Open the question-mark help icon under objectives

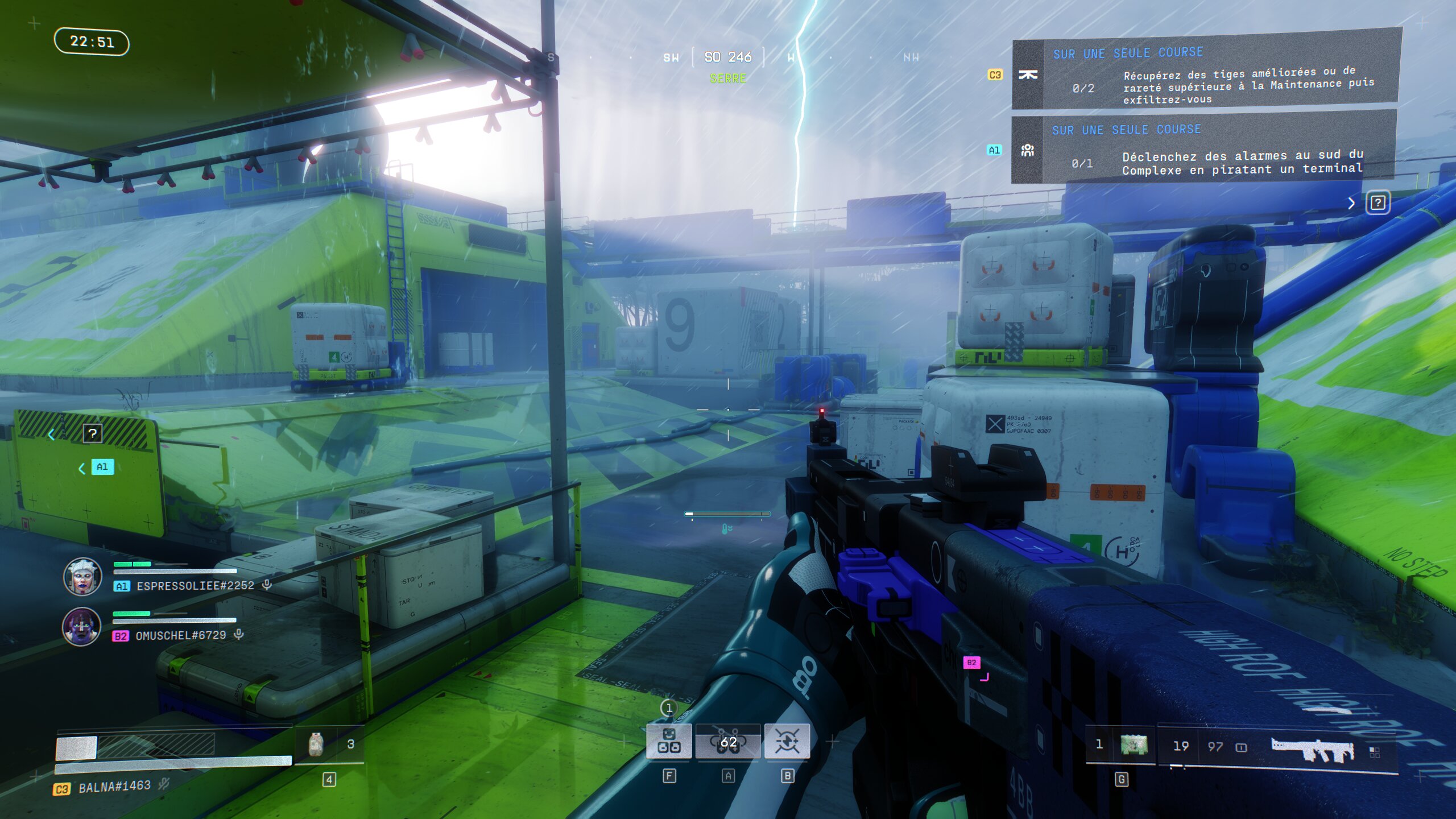point(1378,203)
